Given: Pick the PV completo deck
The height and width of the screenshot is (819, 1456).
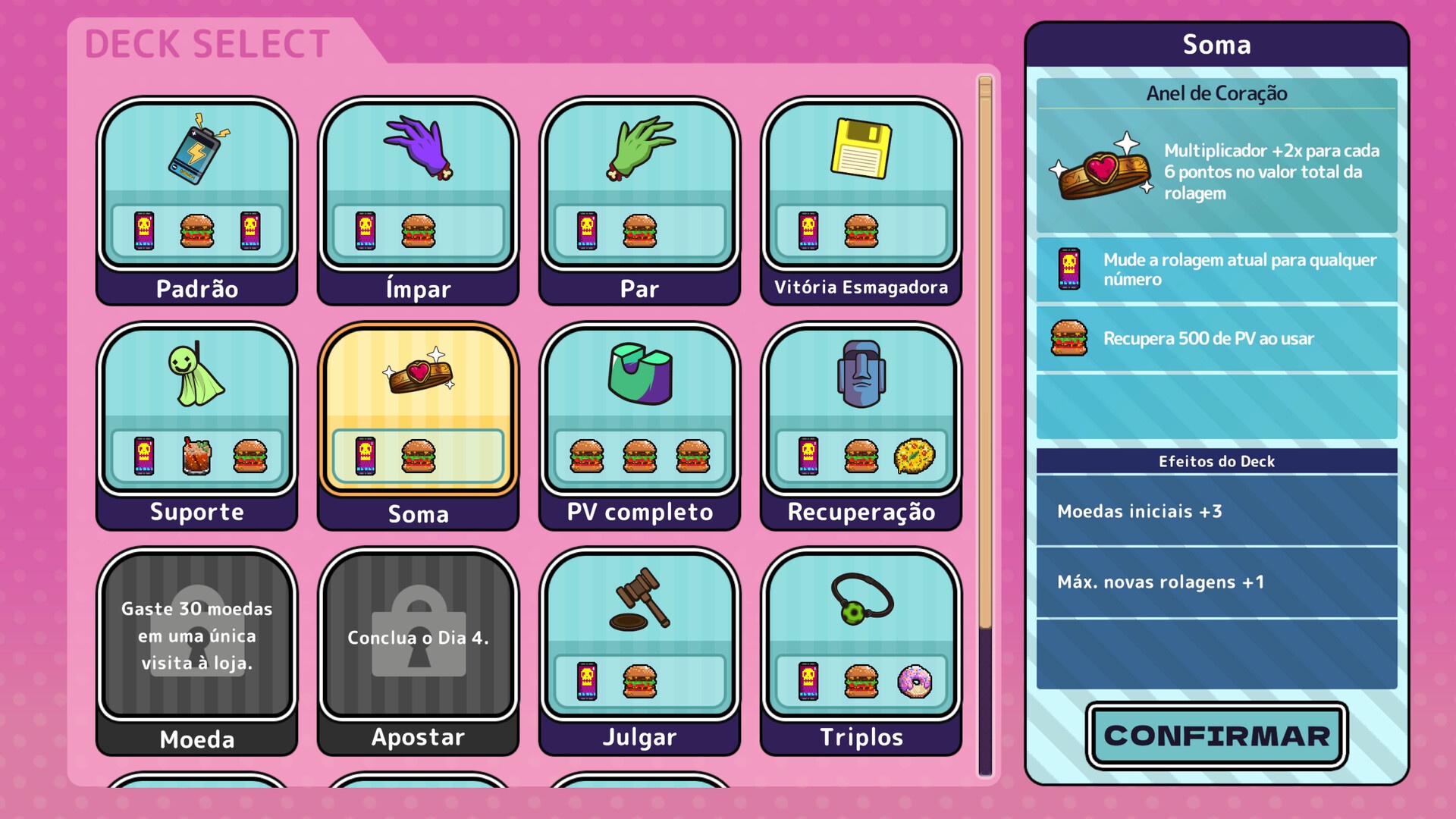Looking at the screenshot, I should [639, 425].
